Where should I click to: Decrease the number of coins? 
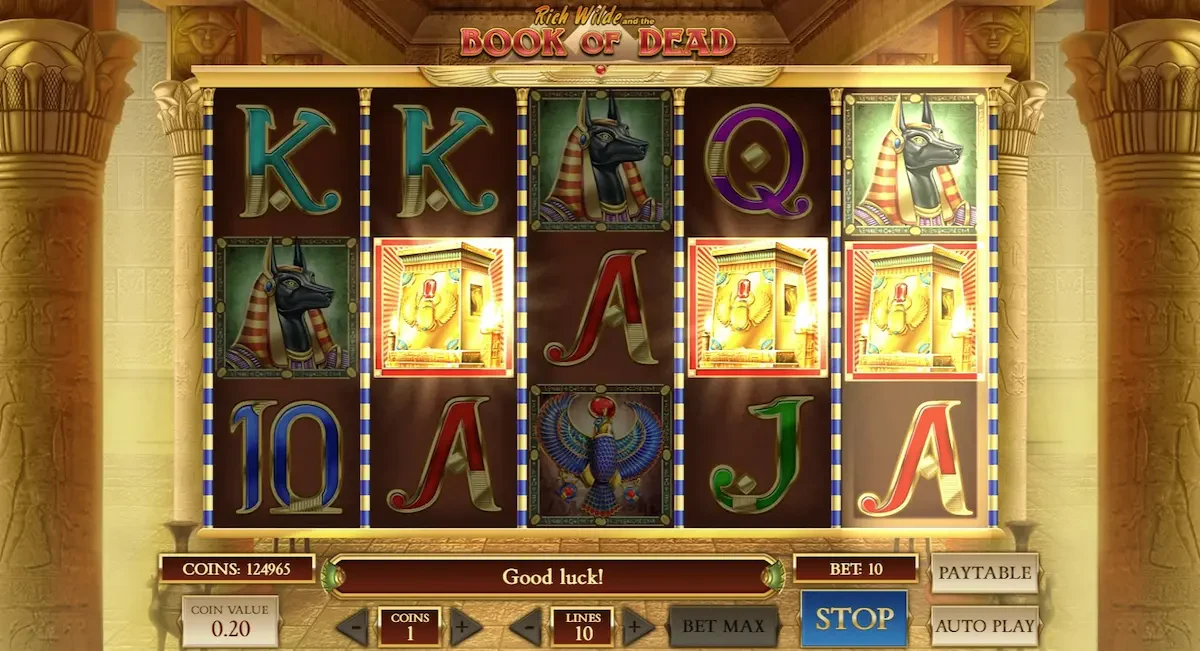pyautogui.click(x=352, y=628)
